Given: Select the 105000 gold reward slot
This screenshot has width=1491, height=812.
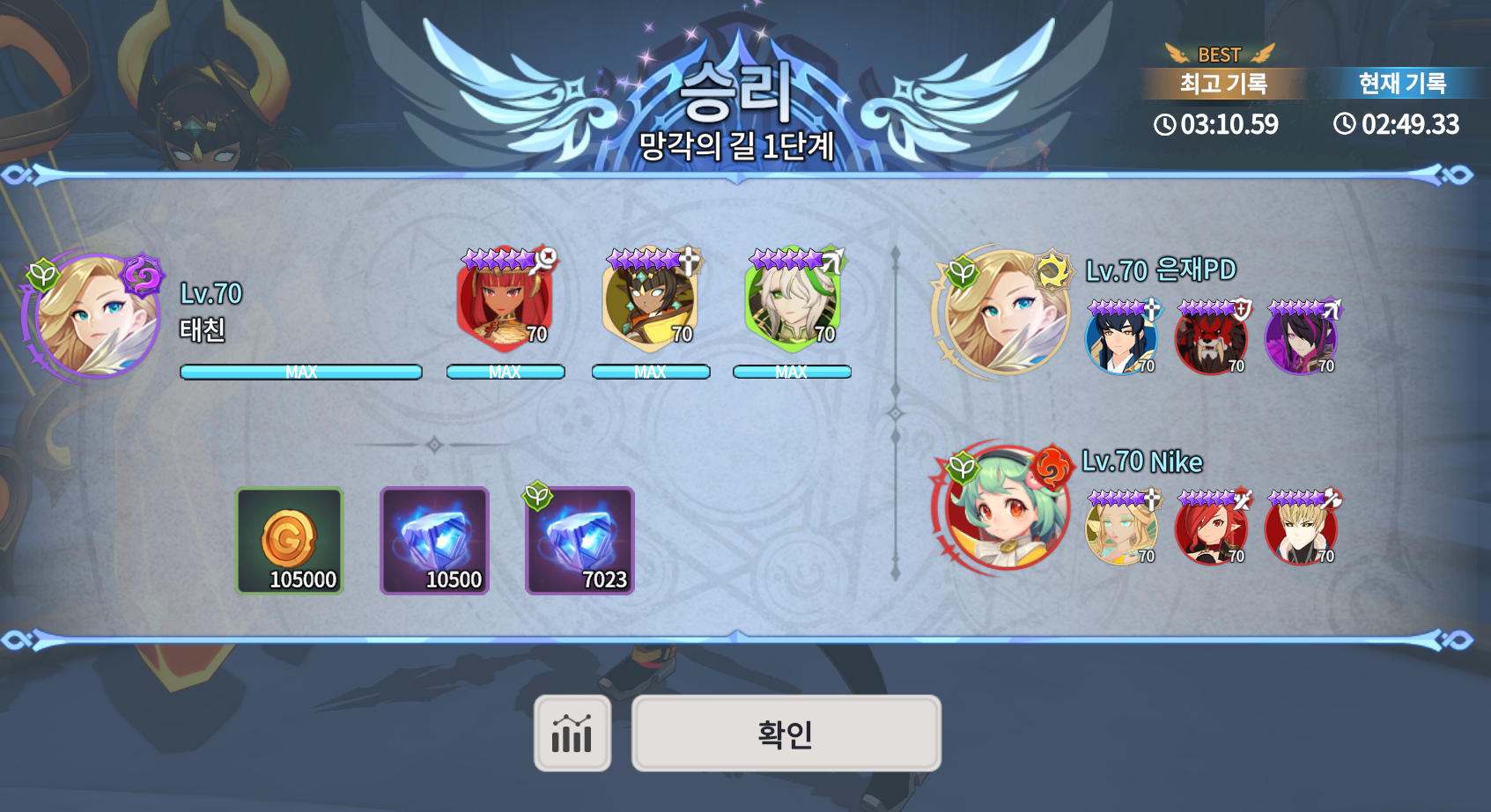Looking at the screenshot, I should [289, 541].
